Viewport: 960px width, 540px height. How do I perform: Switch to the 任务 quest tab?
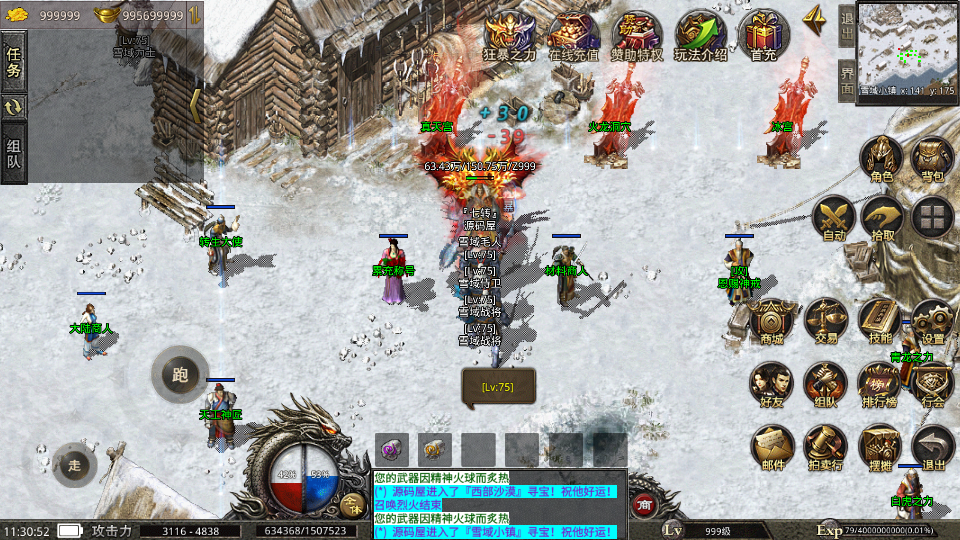point(14,62)
